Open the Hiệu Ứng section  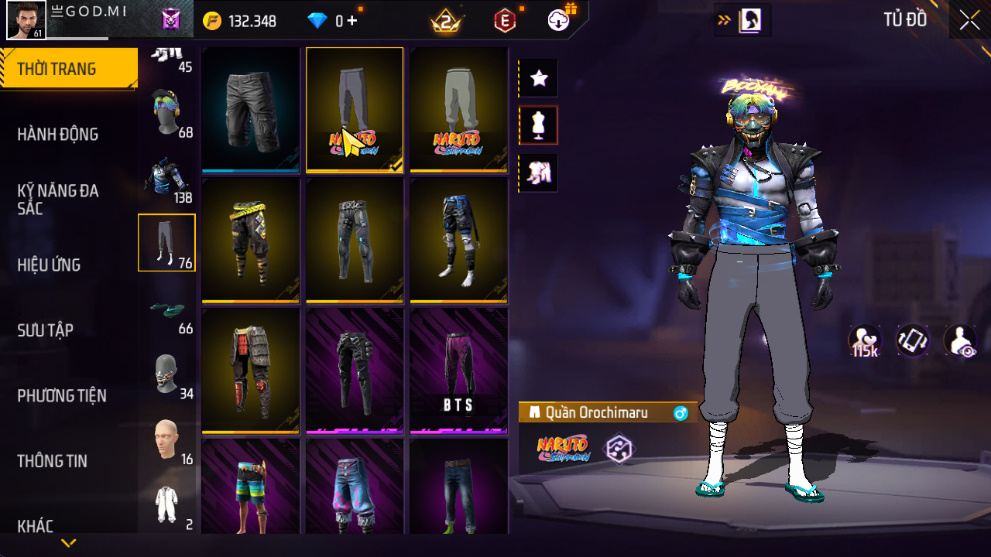point(49,265)
